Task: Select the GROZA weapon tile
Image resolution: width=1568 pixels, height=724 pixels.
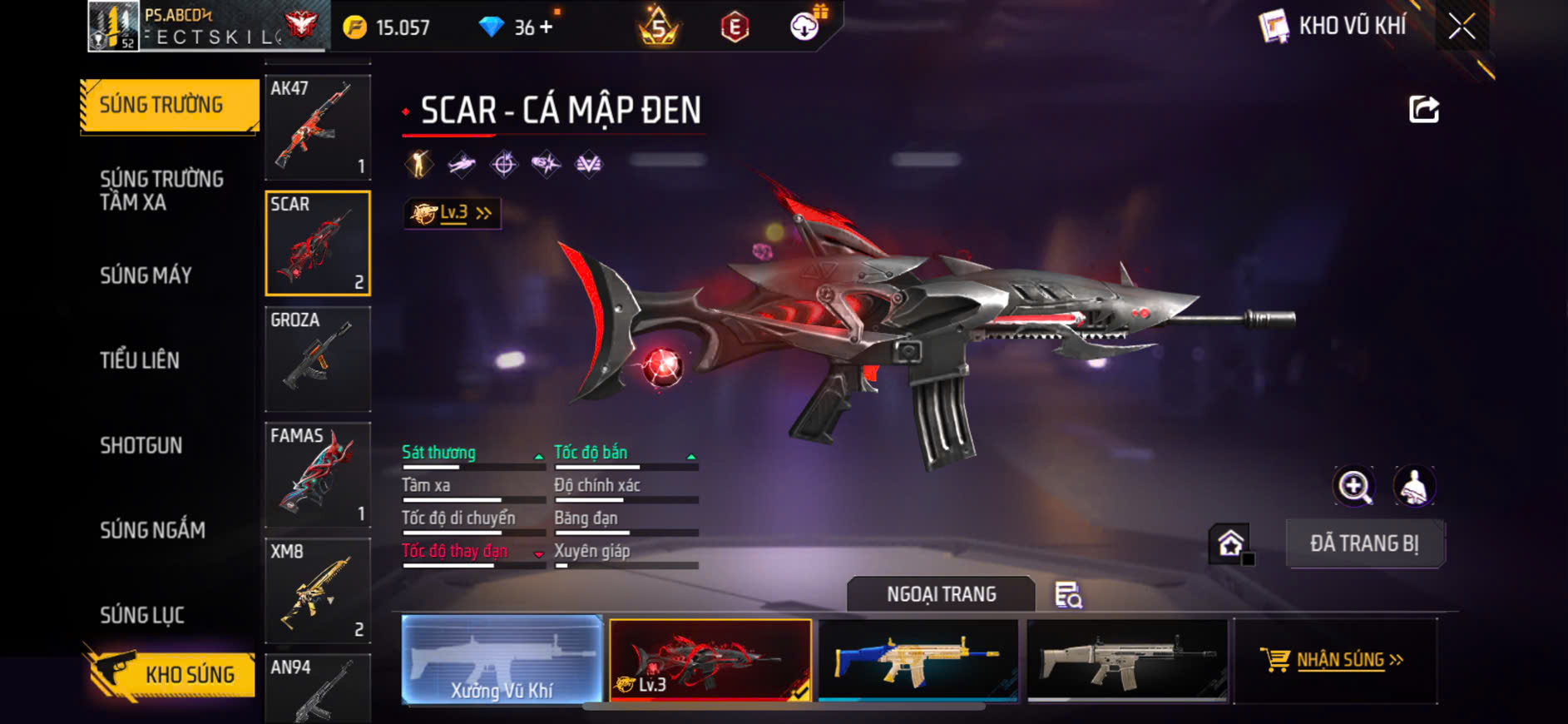Action: (x=318, y=359)
